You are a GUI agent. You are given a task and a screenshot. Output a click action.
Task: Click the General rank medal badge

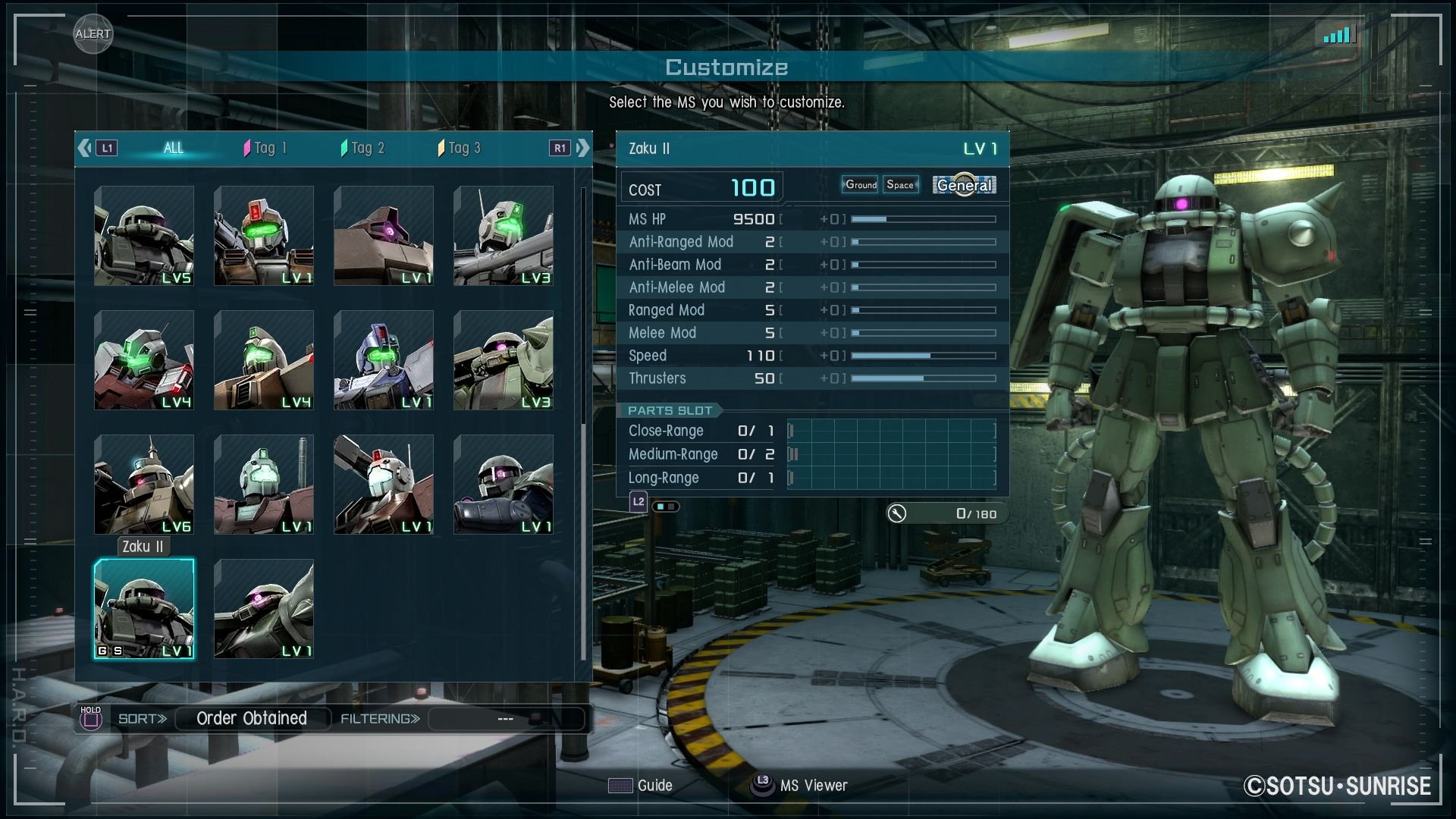click(x=964, y=184)
